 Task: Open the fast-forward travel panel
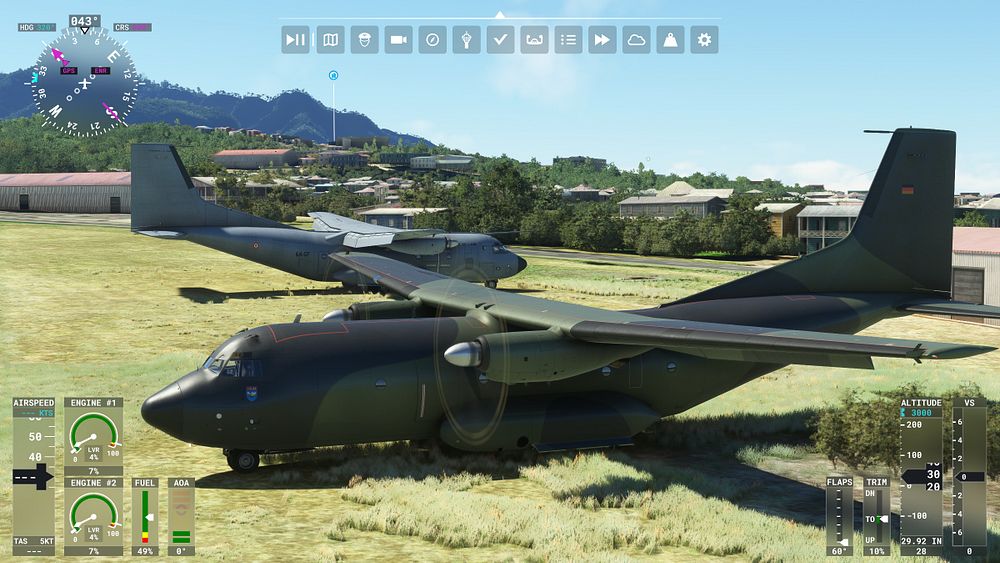pyautogui.click(x=602, y=40)
